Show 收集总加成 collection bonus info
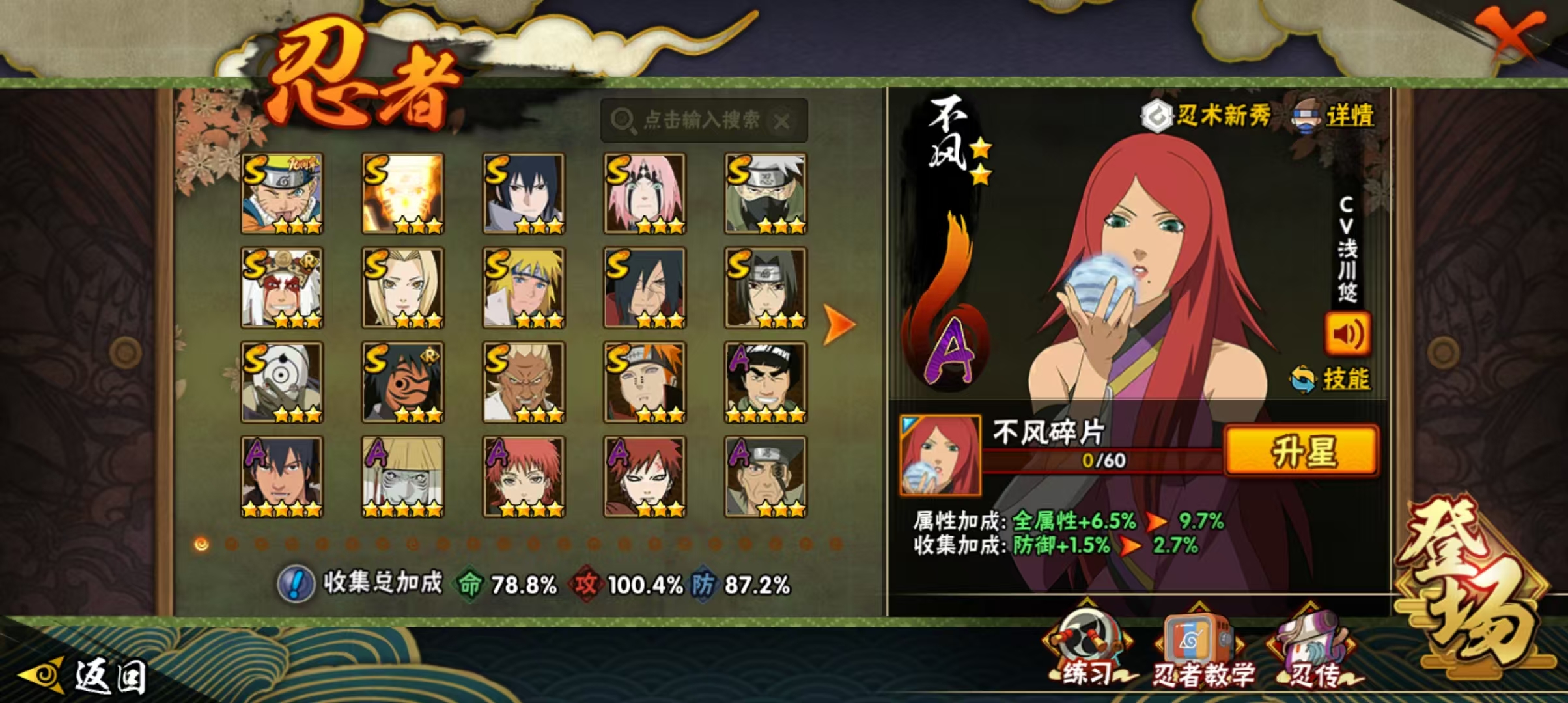 click(x=296, y=583)
